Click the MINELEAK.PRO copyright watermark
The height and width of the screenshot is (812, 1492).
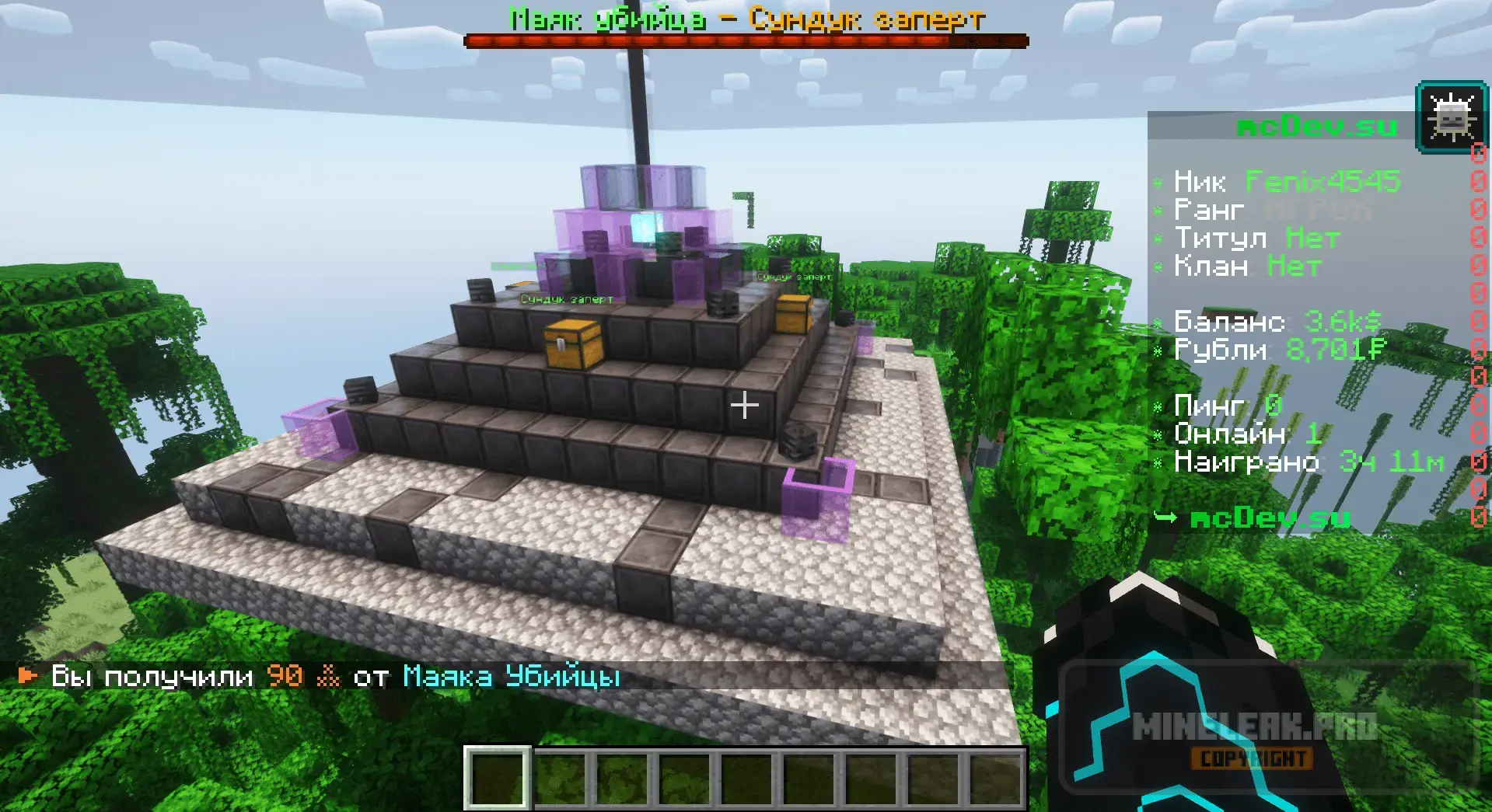coord(1253,740)
